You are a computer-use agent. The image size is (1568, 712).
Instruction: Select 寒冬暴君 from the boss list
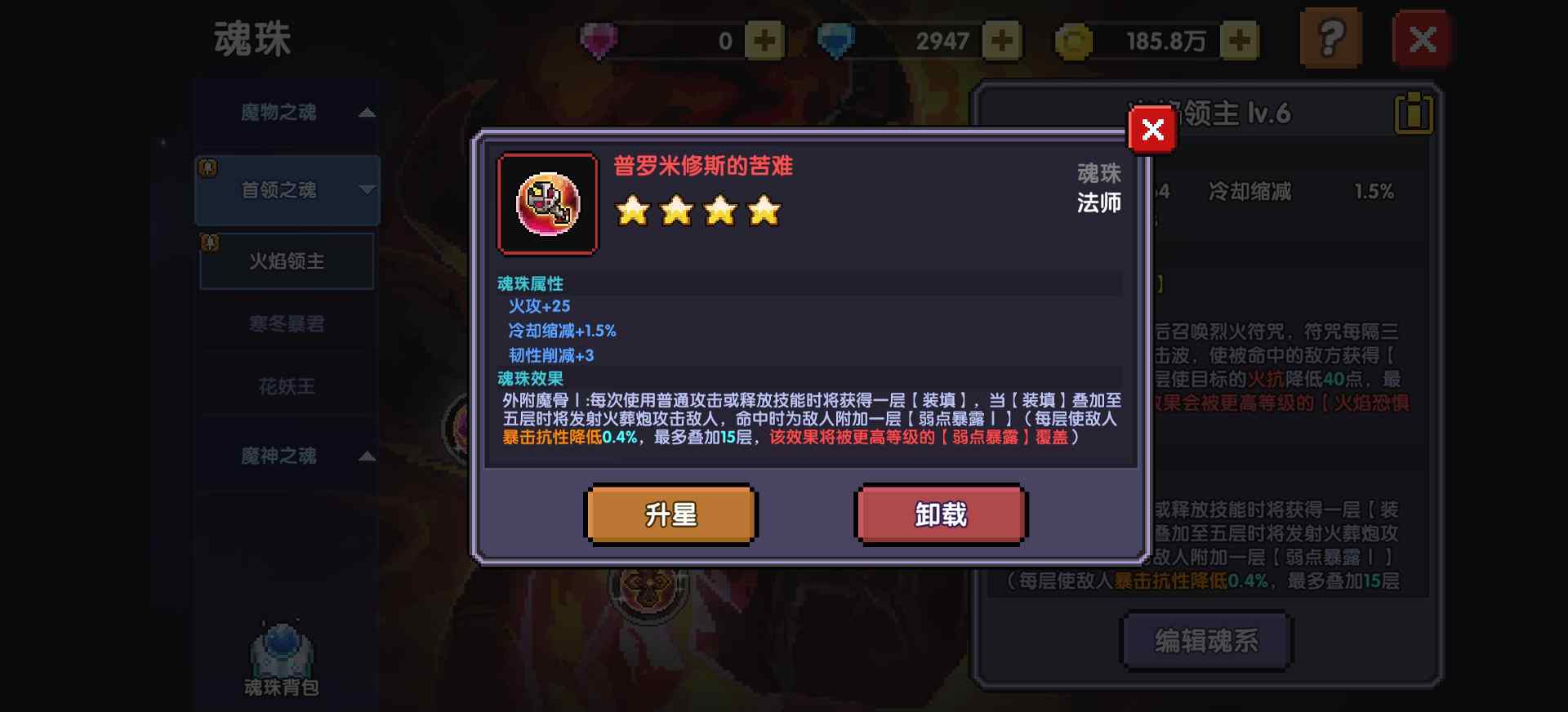point(287,324)
